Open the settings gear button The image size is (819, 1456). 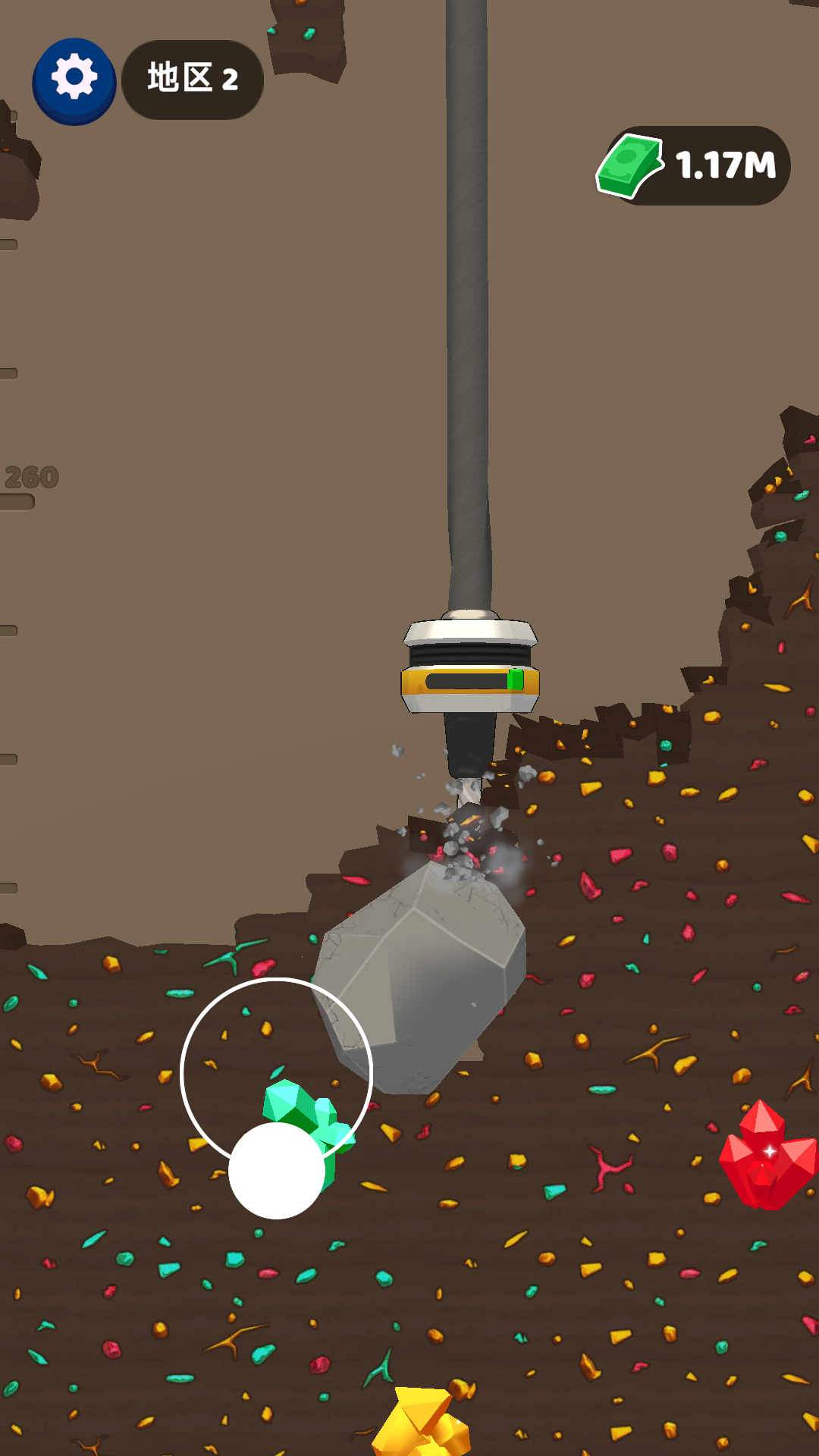pos(74,80)
